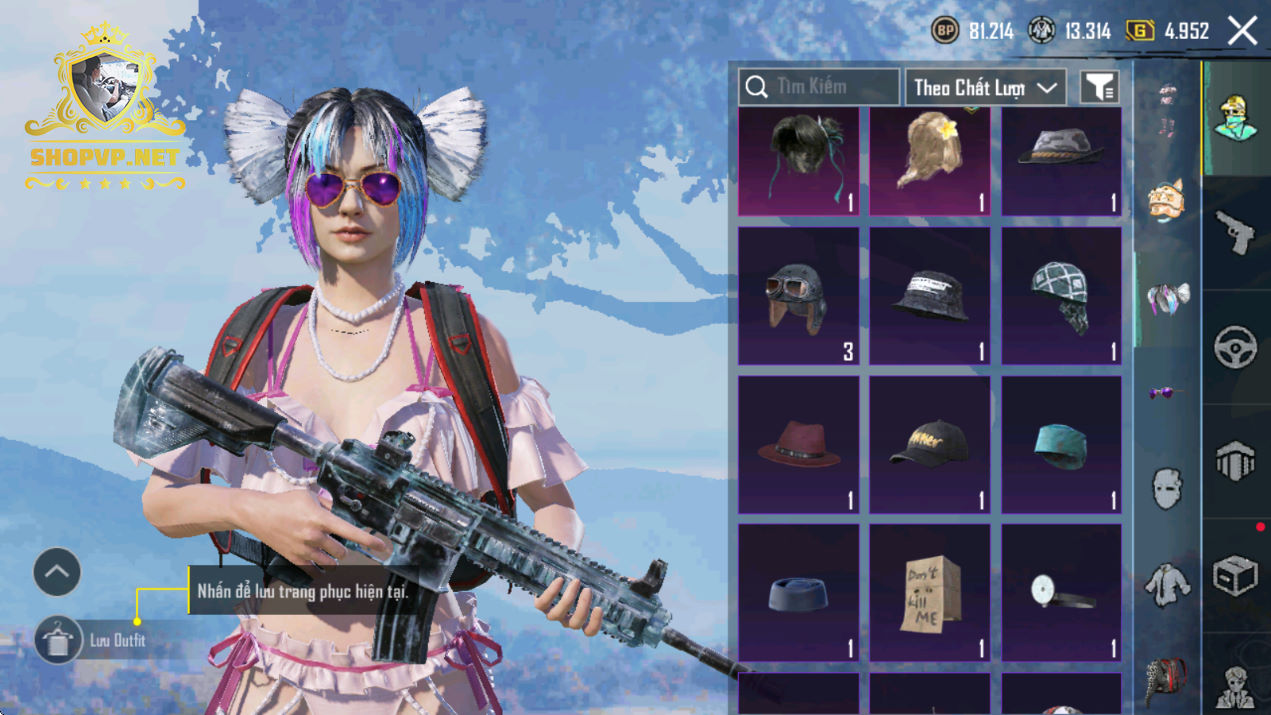Image resolution: width=1271 pixels, height=715 pixels.
Task: Select the black bun hair item
Action: click(798, 161)
